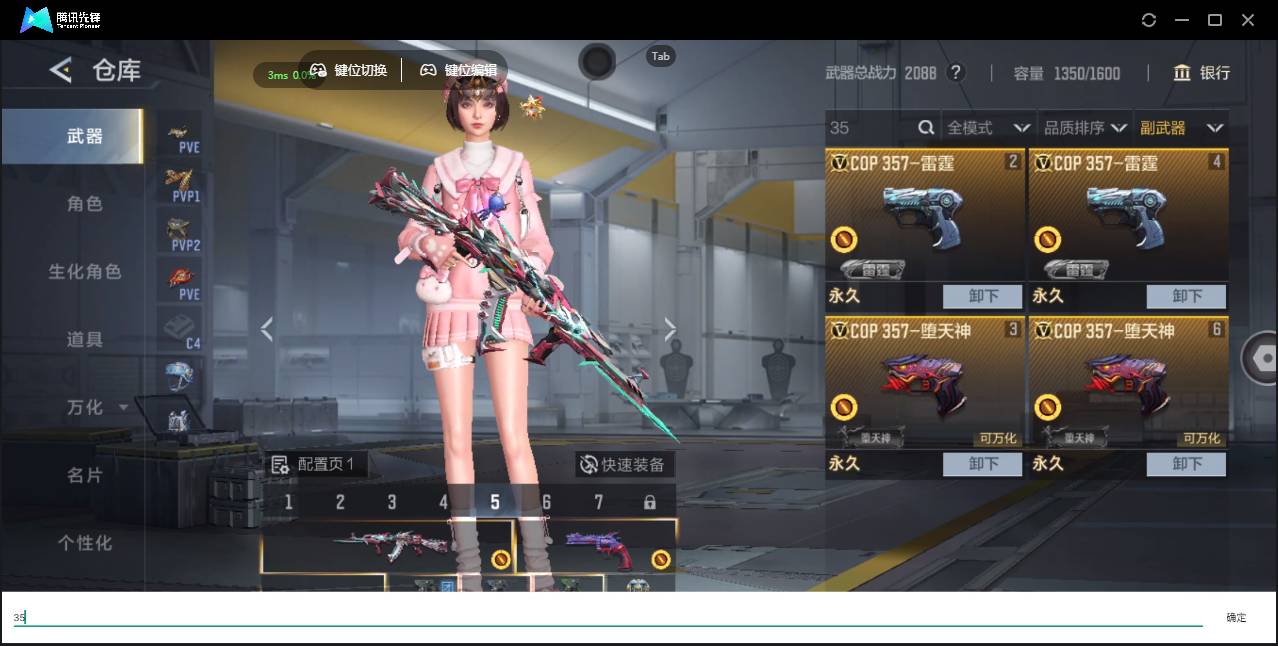Open the 生化角色 category

pos(85,272)
